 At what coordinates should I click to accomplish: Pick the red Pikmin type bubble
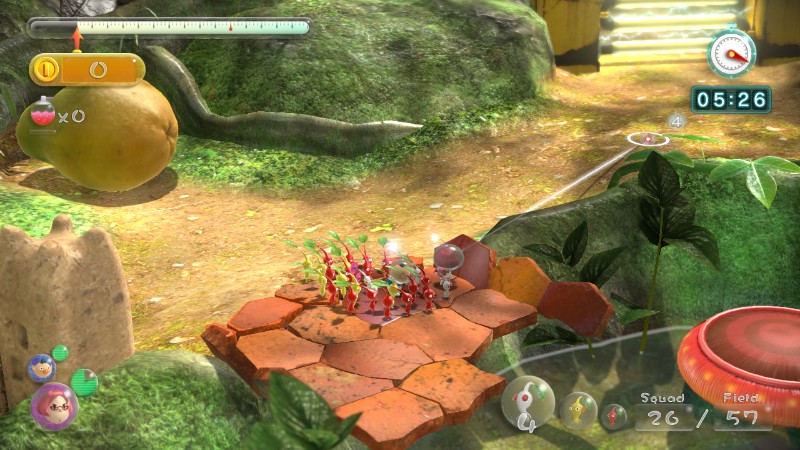[614, 416]
